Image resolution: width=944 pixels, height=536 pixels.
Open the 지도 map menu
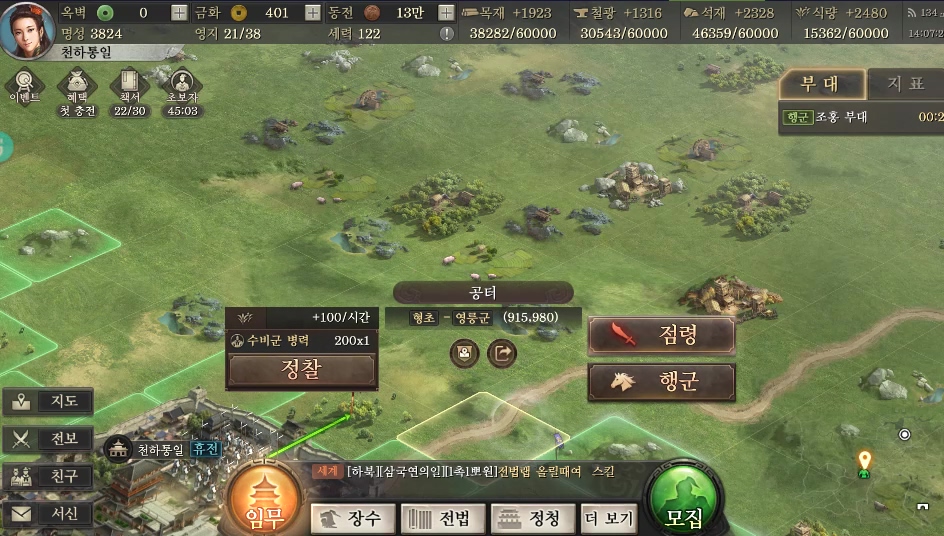pos(48,402)
